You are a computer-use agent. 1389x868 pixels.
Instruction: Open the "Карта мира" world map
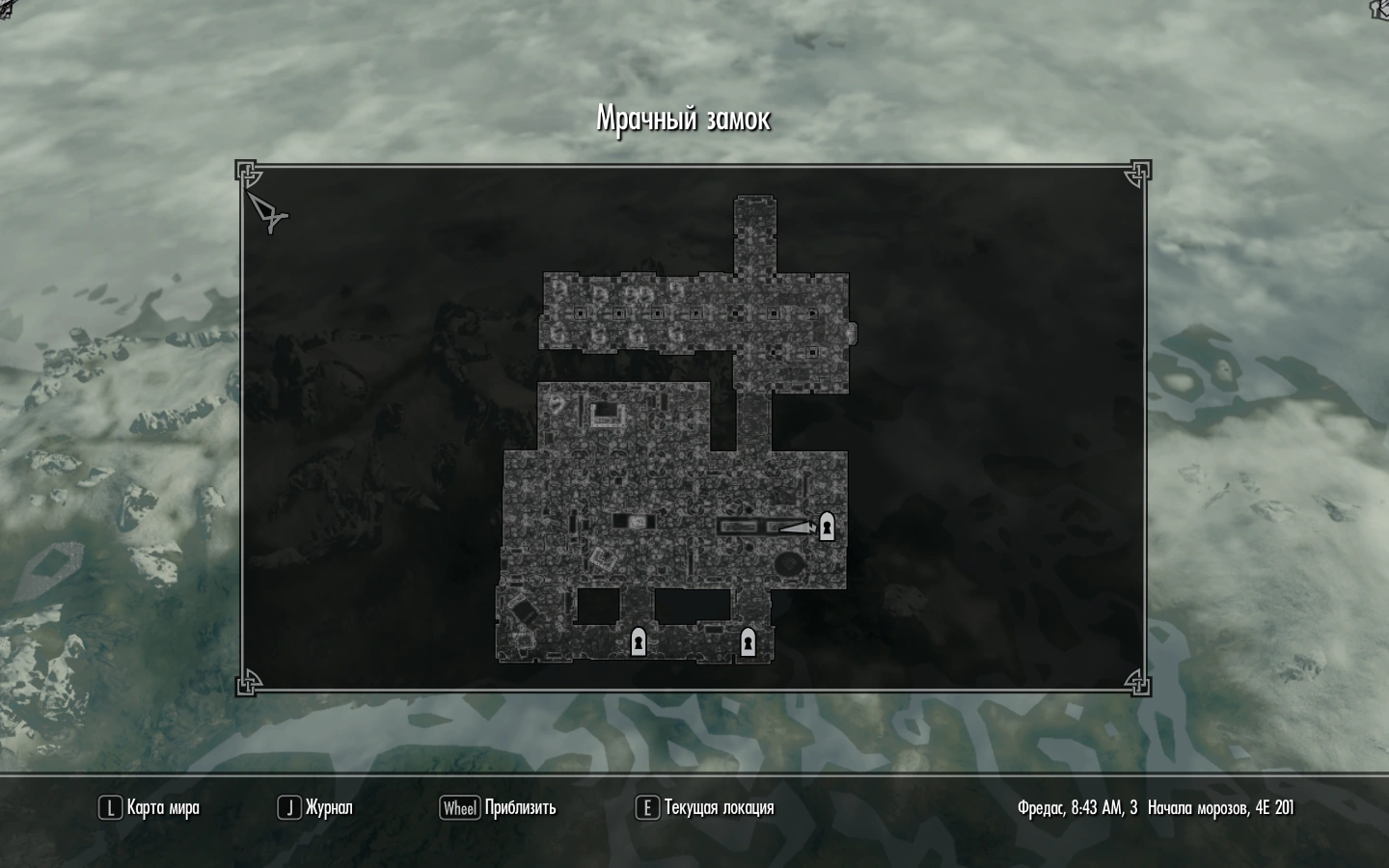tap(150, 808)
